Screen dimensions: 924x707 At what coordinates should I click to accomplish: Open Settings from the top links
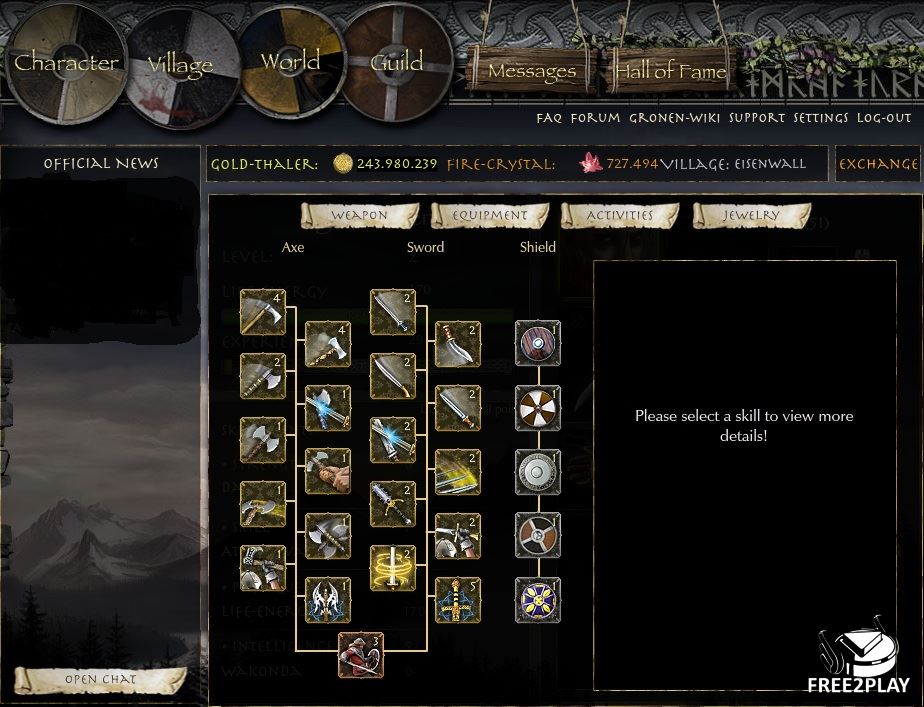(821, 118)
